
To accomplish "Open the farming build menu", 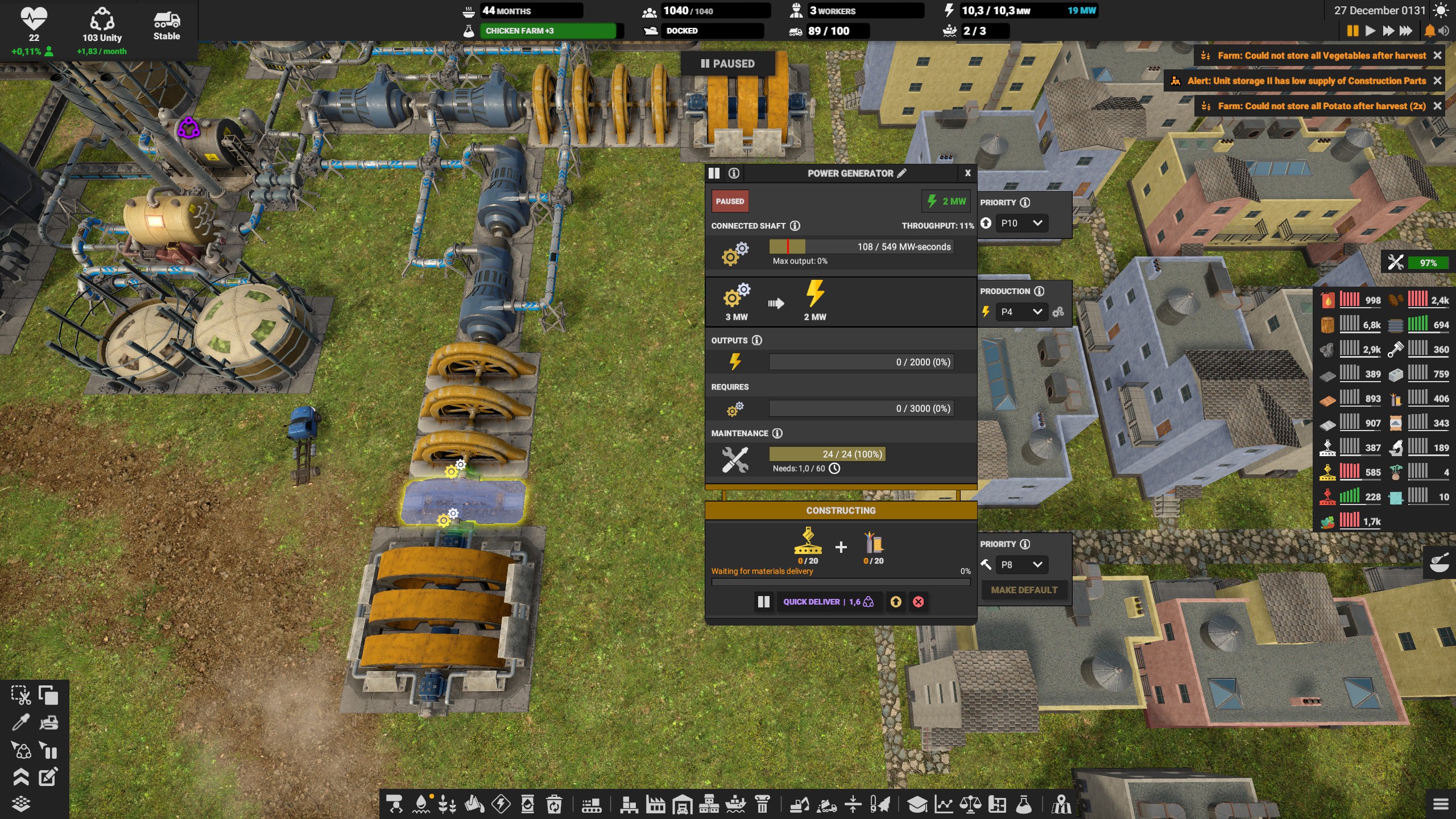I will pyautogui.click(x=446, y=804).
